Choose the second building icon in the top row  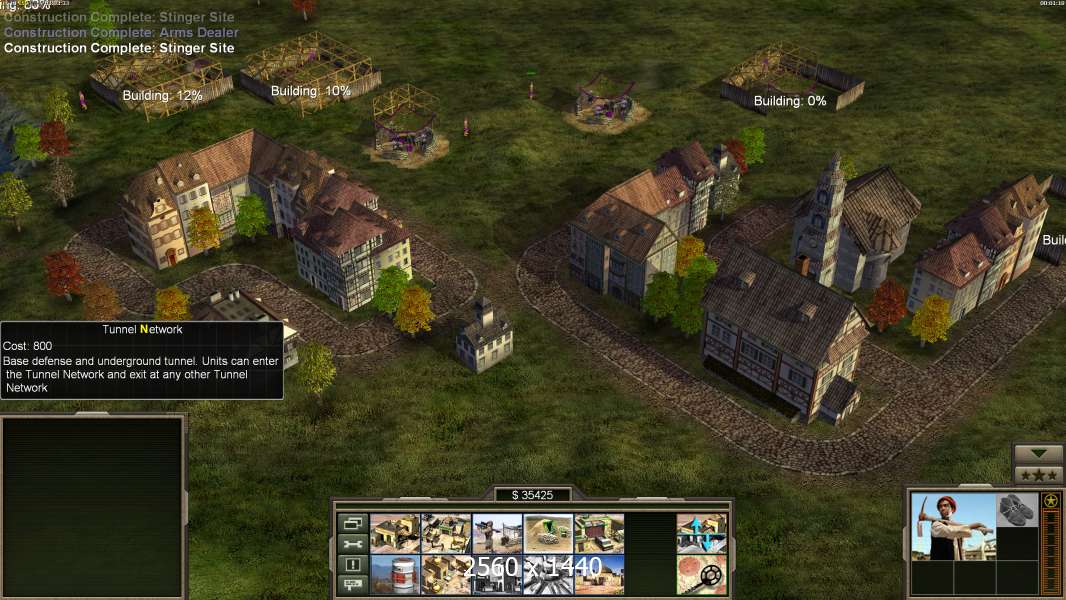coord(446,534)
